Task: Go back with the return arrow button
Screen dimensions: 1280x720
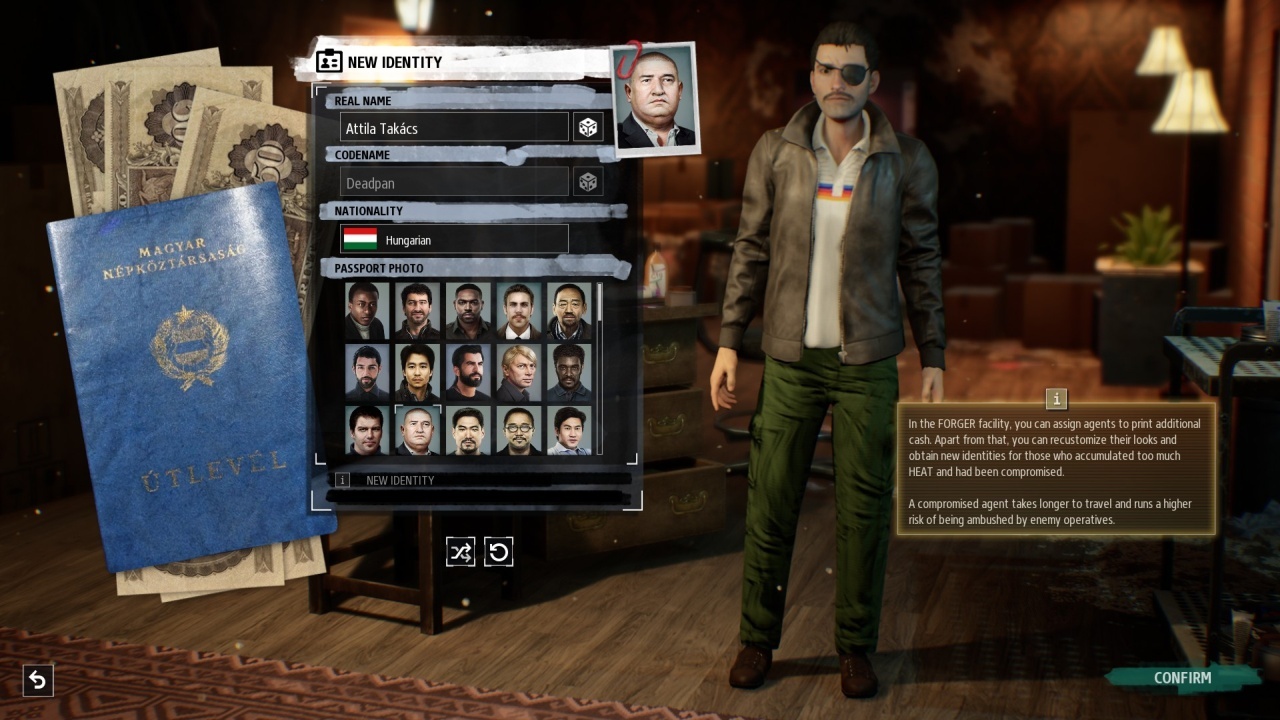Action: coord(37,681)
